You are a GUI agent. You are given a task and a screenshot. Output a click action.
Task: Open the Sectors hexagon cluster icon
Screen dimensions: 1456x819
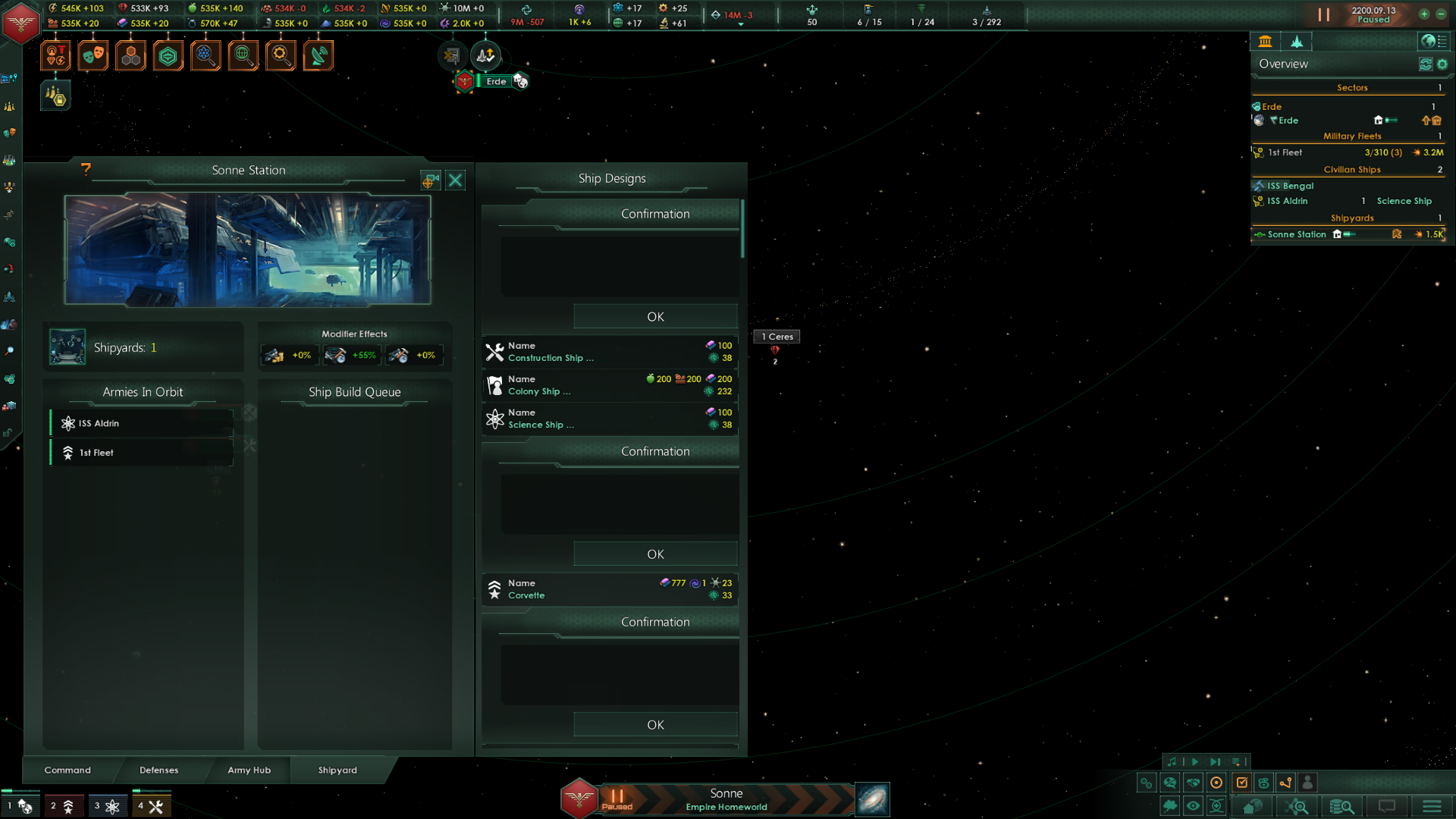[x=130, y=55]
